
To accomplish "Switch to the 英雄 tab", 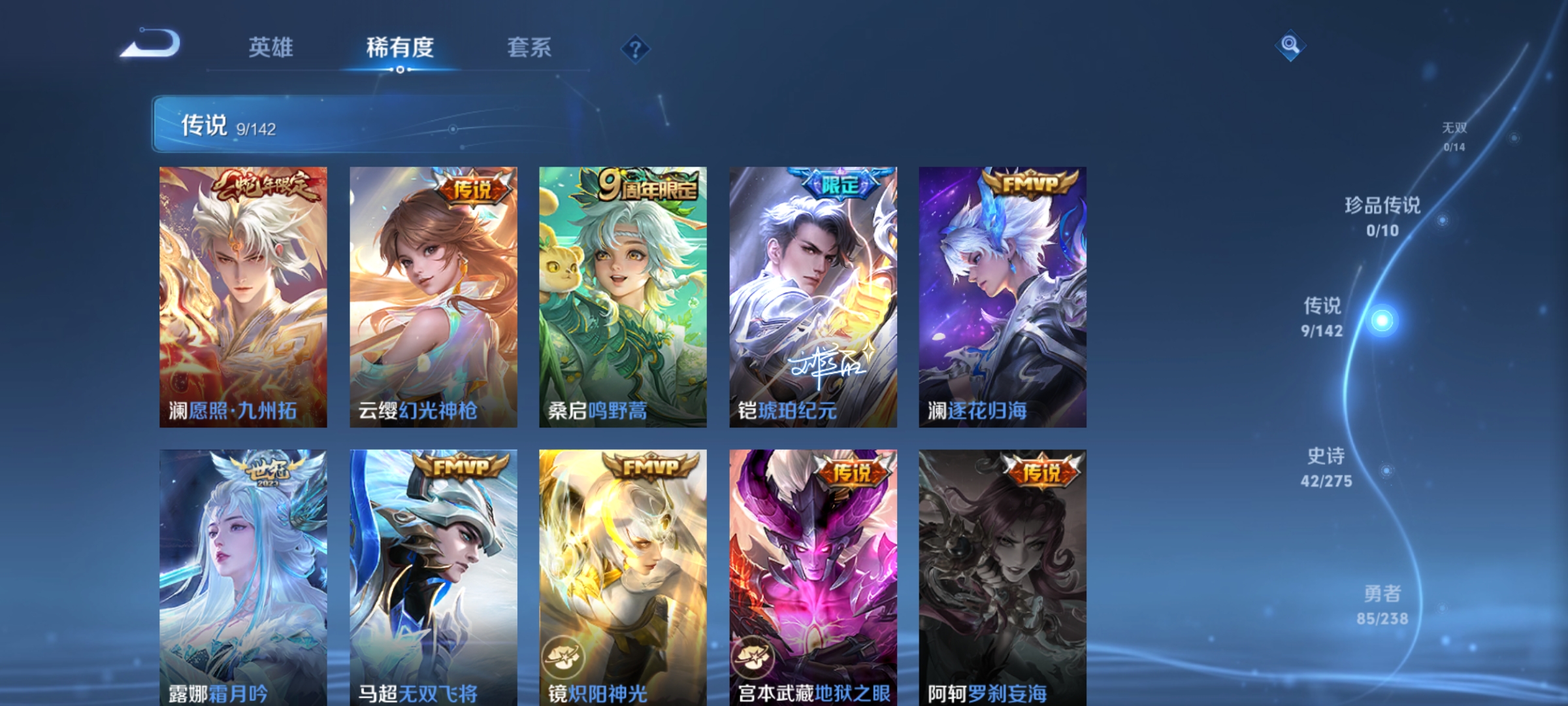I will (x=271, y=47).
